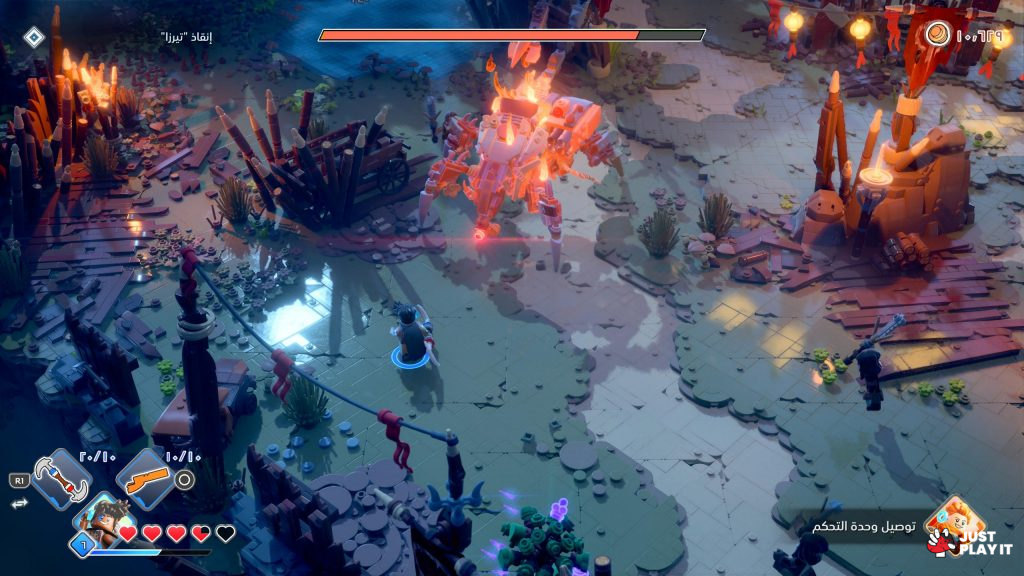Viewport: 1024px width, 576px height.
Task: Select the double-headed pickaxe weapon slot
Action: click(x=62, y=478)
